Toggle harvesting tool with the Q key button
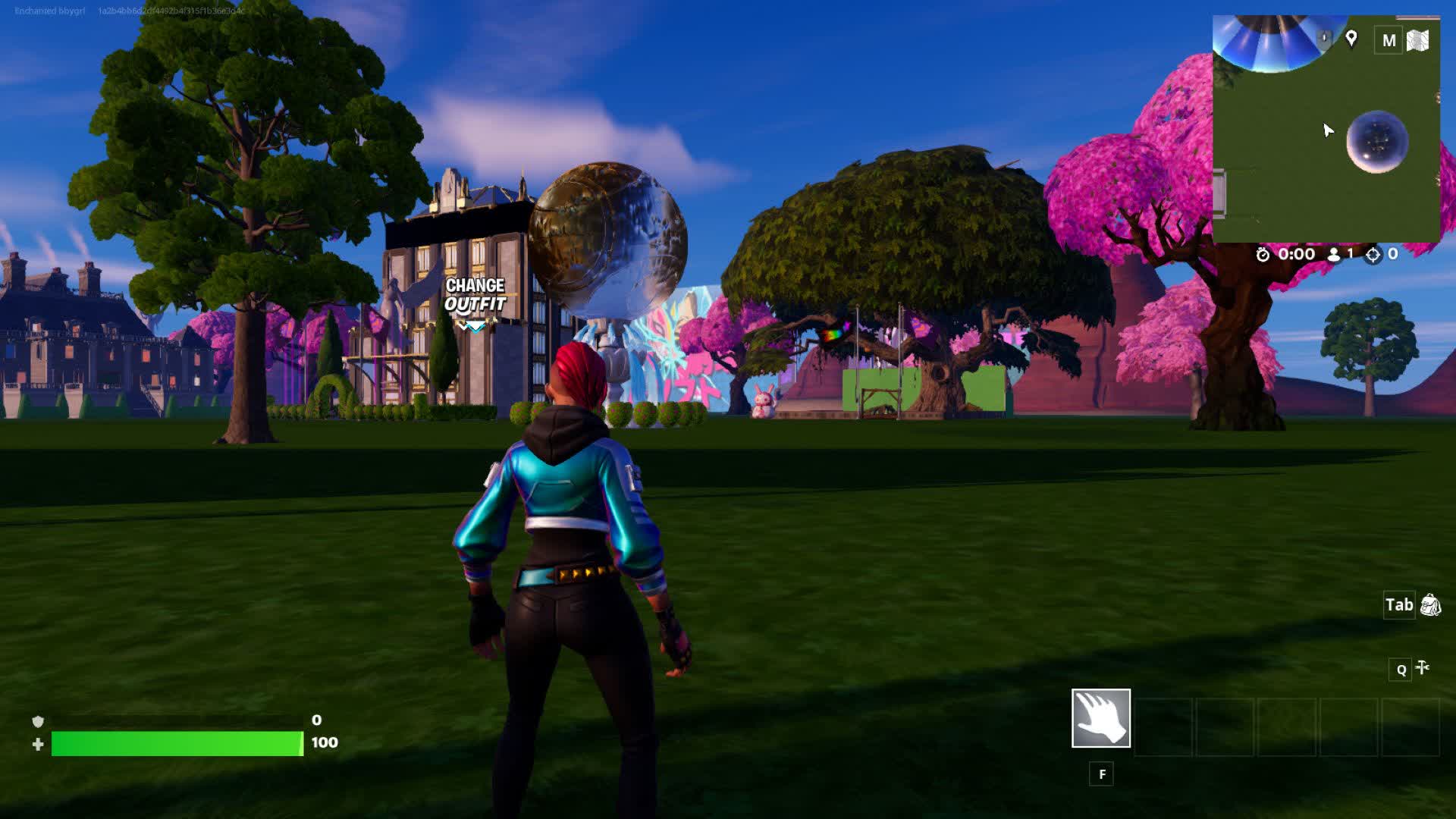 coord(1400,670)
